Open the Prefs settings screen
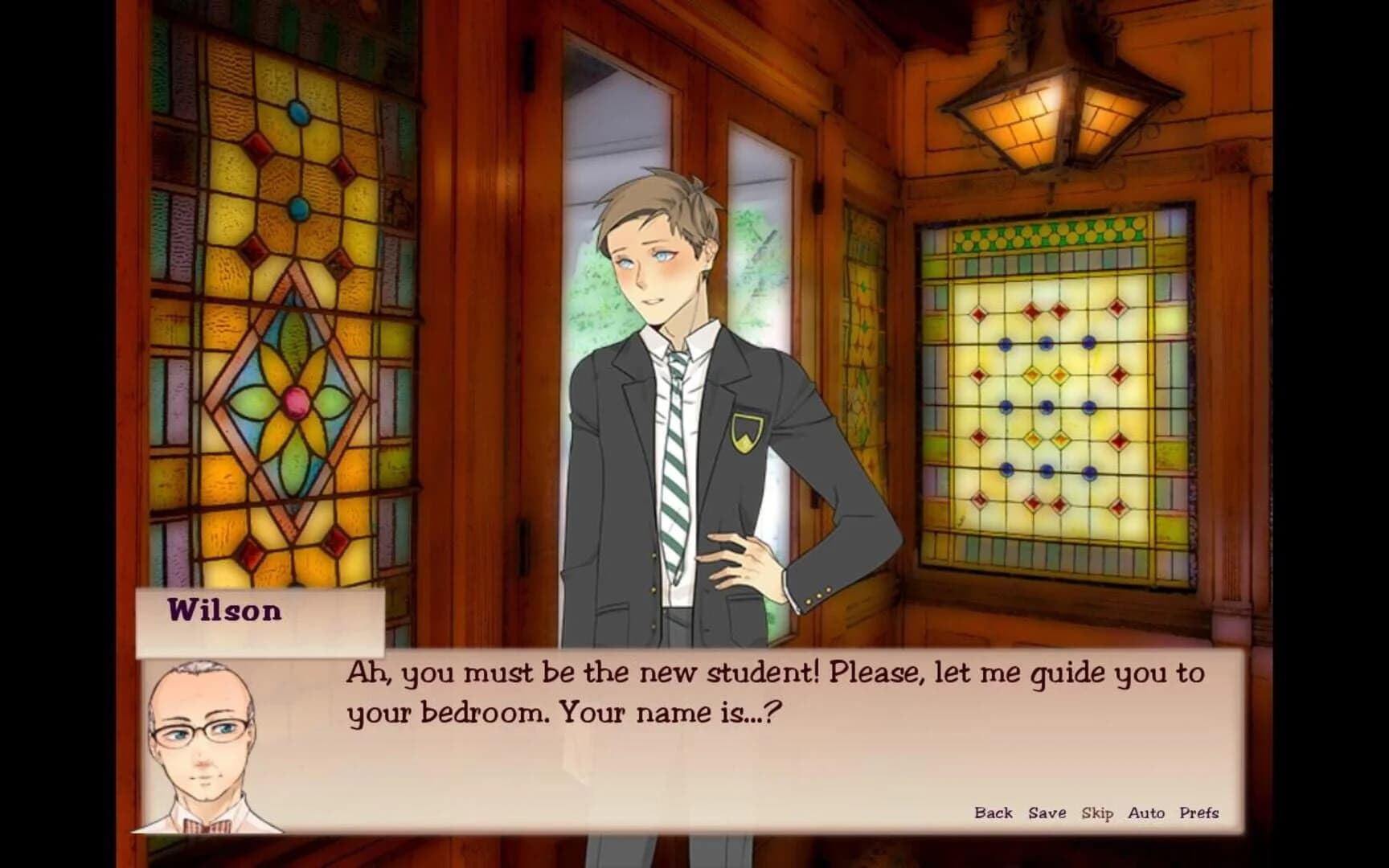 coord(1199,813)
